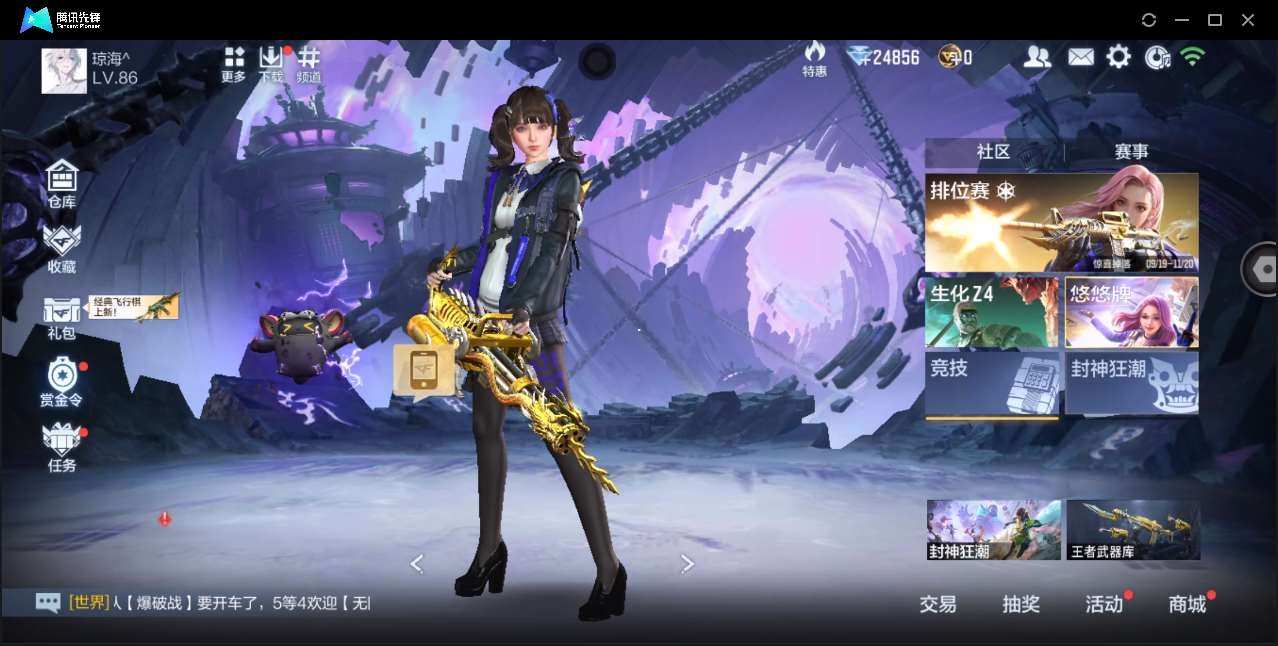Select the 排位赛 ranked match banner
1278x646 pixels.
(1061, 222)
